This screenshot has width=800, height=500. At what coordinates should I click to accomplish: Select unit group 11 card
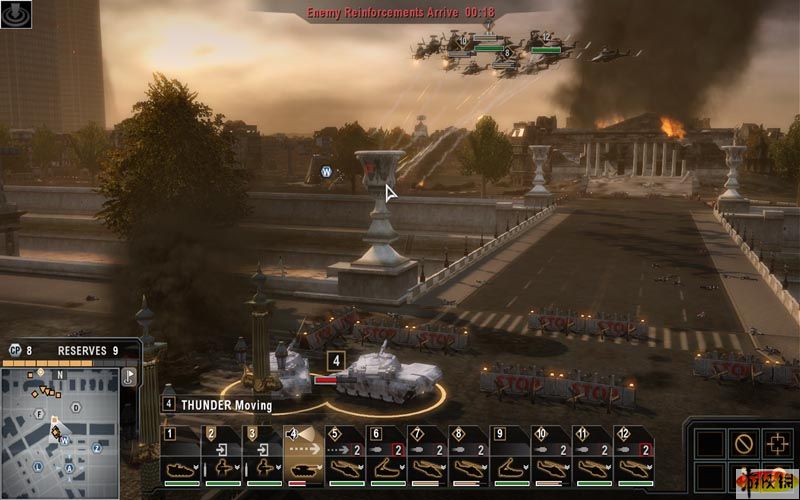592,457
